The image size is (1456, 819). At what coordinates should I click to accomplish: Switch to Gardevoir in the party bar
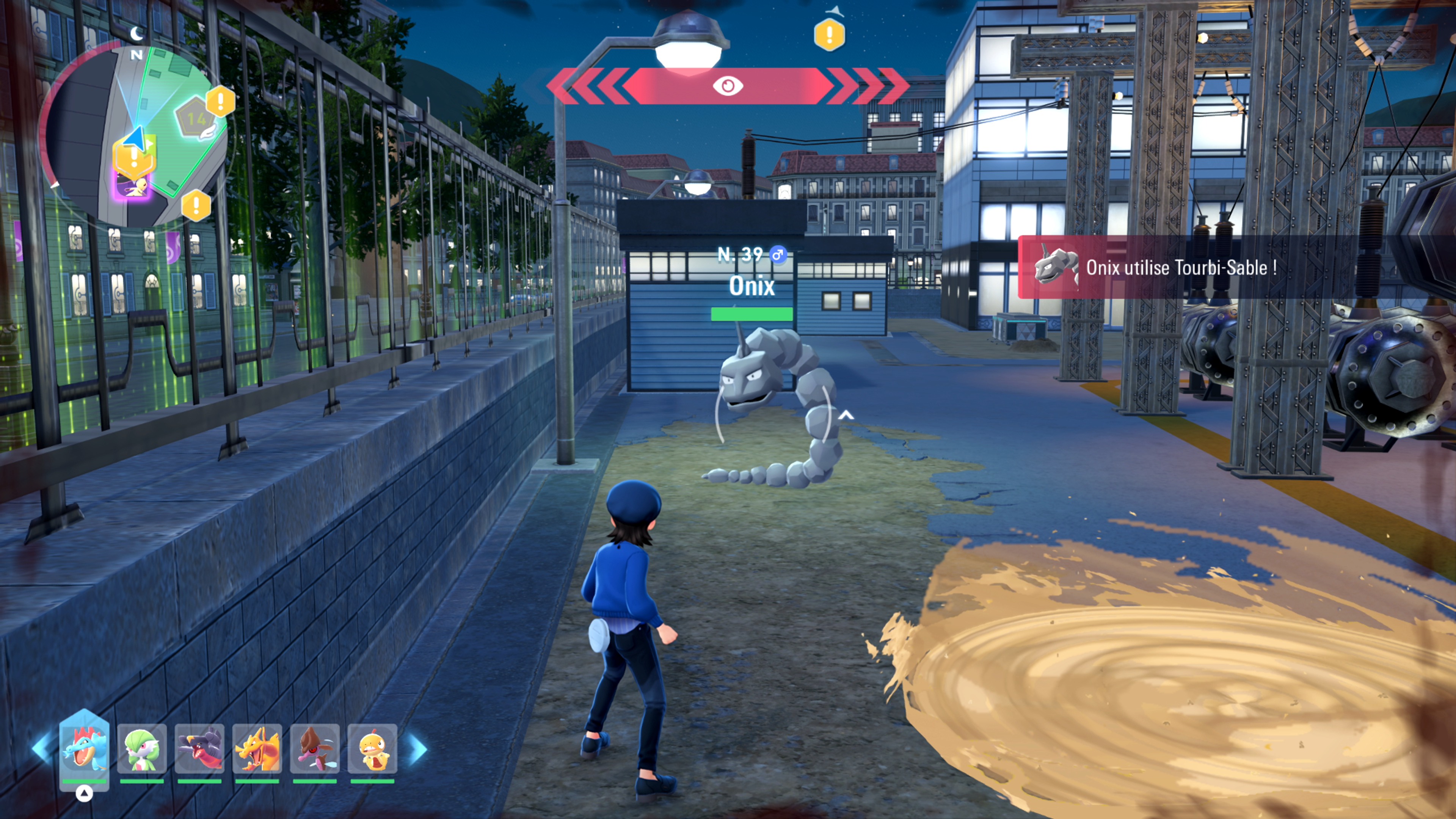[142, 749]
